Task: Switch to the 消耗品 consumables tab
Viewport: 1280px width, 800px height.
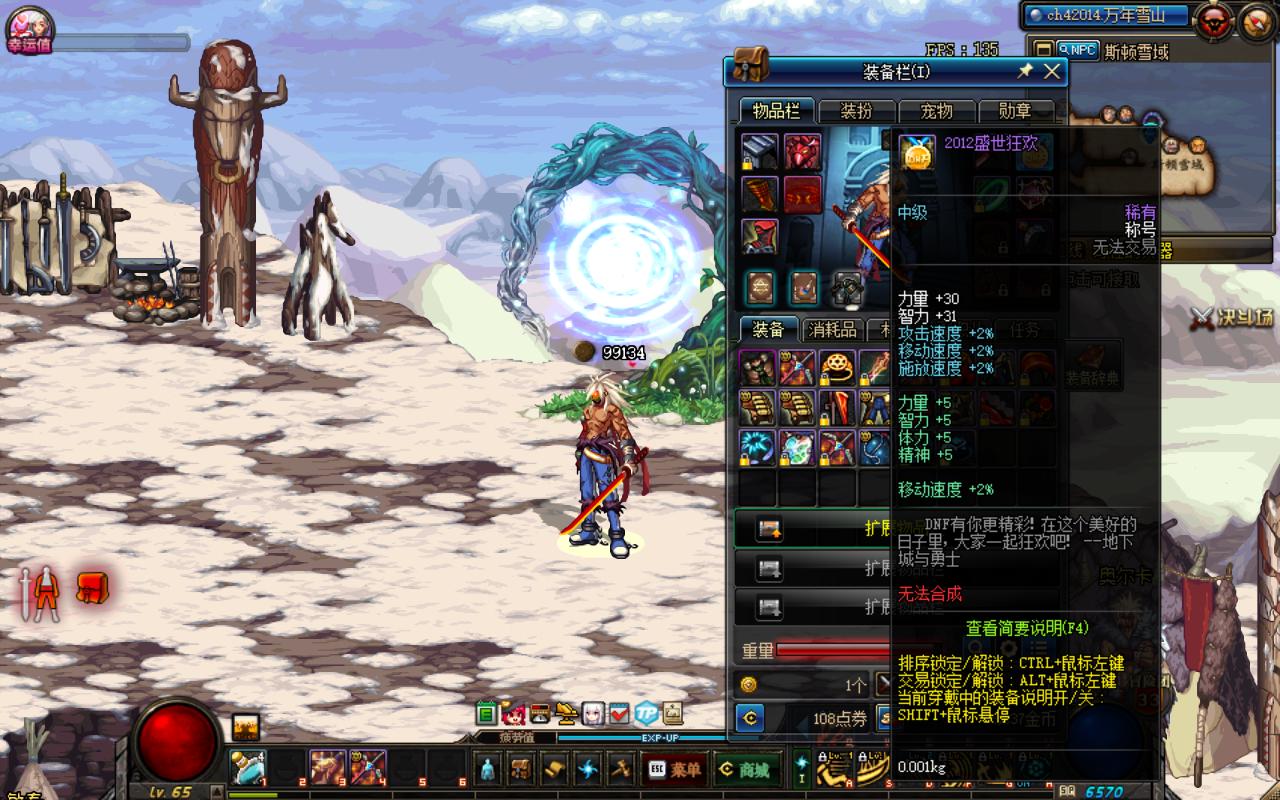Action: [832, 330]
